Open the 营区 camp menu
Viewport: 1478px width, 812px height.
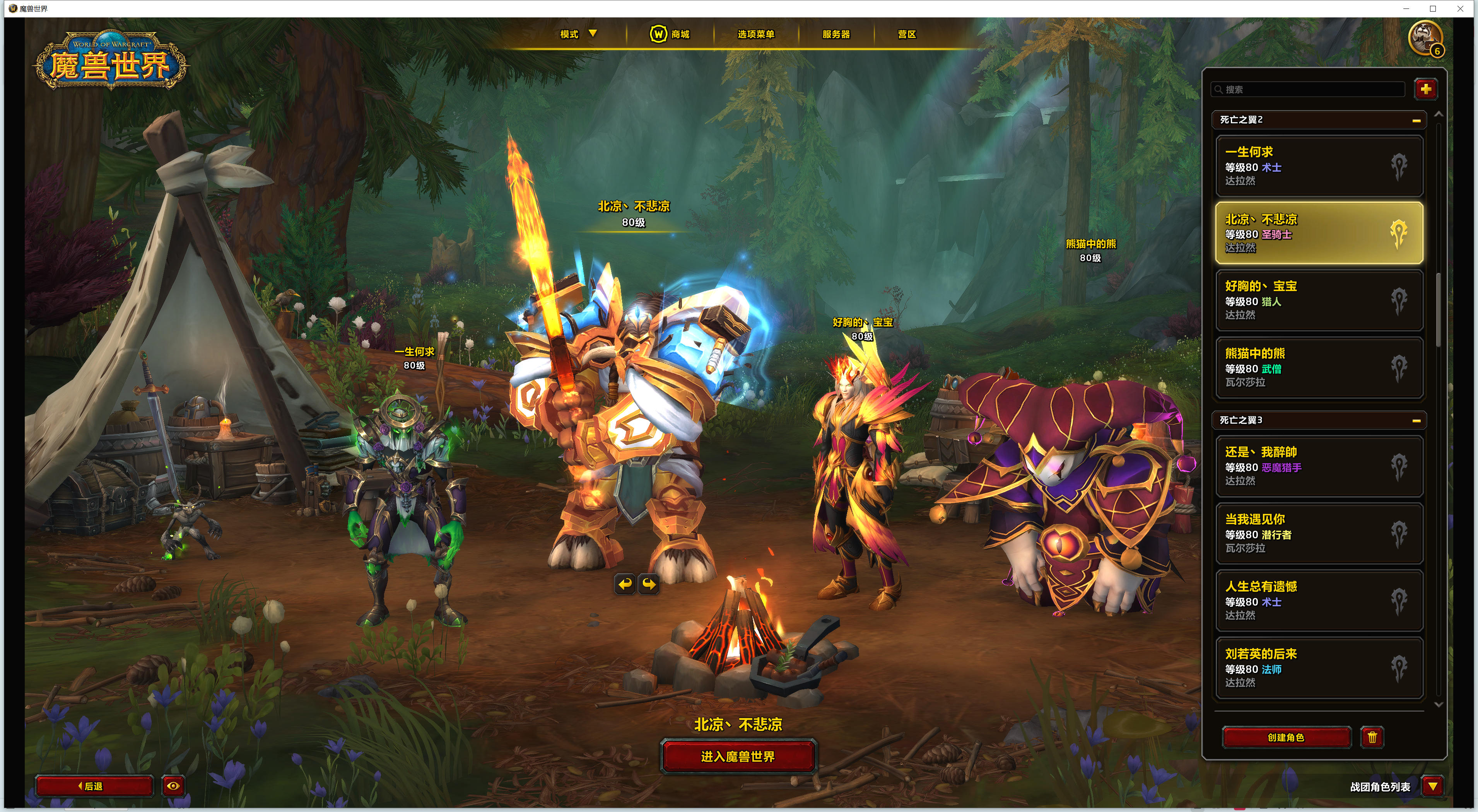point(907,34)
